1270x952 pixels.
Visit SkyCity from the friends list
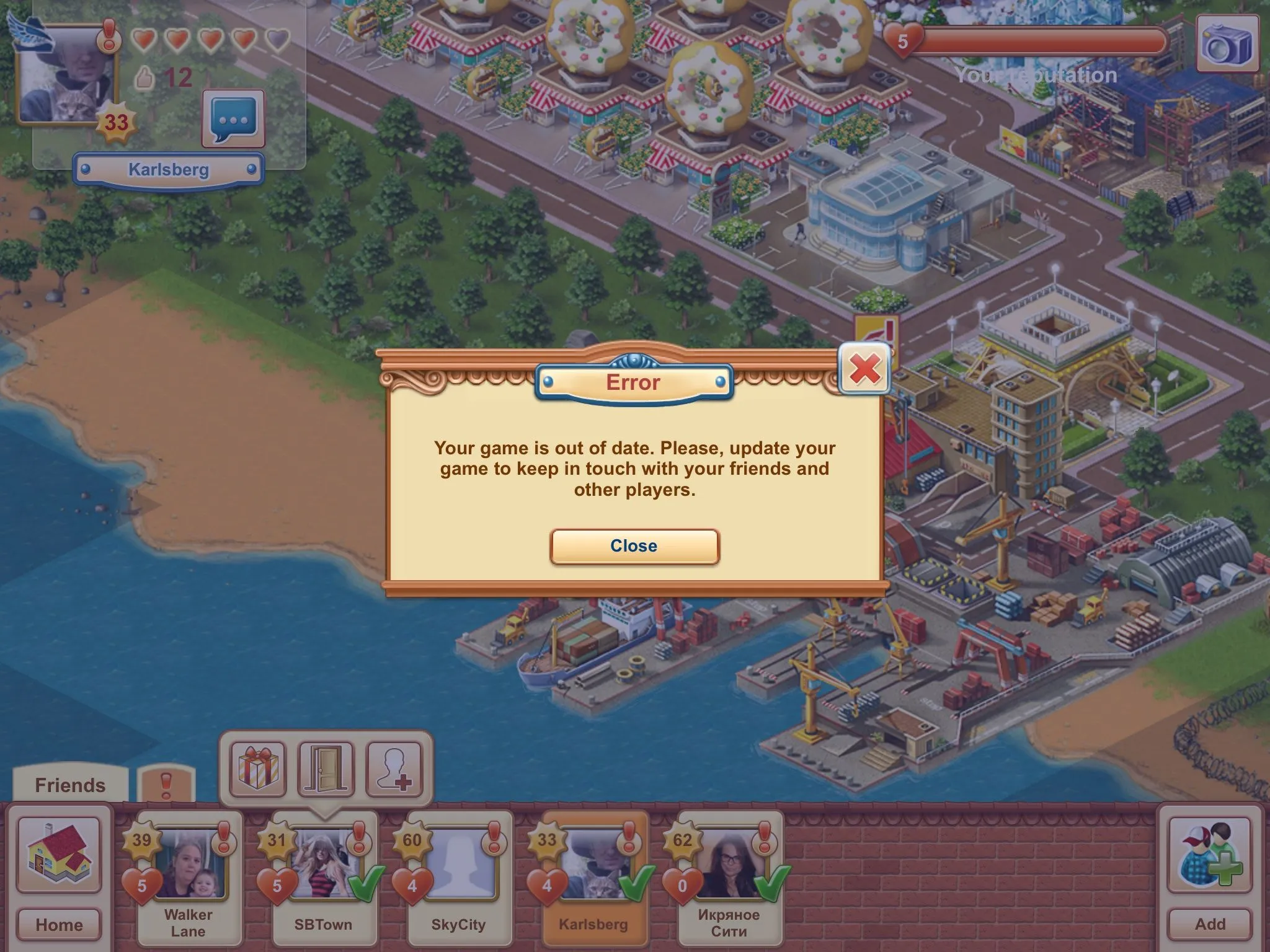coord(459,878)
